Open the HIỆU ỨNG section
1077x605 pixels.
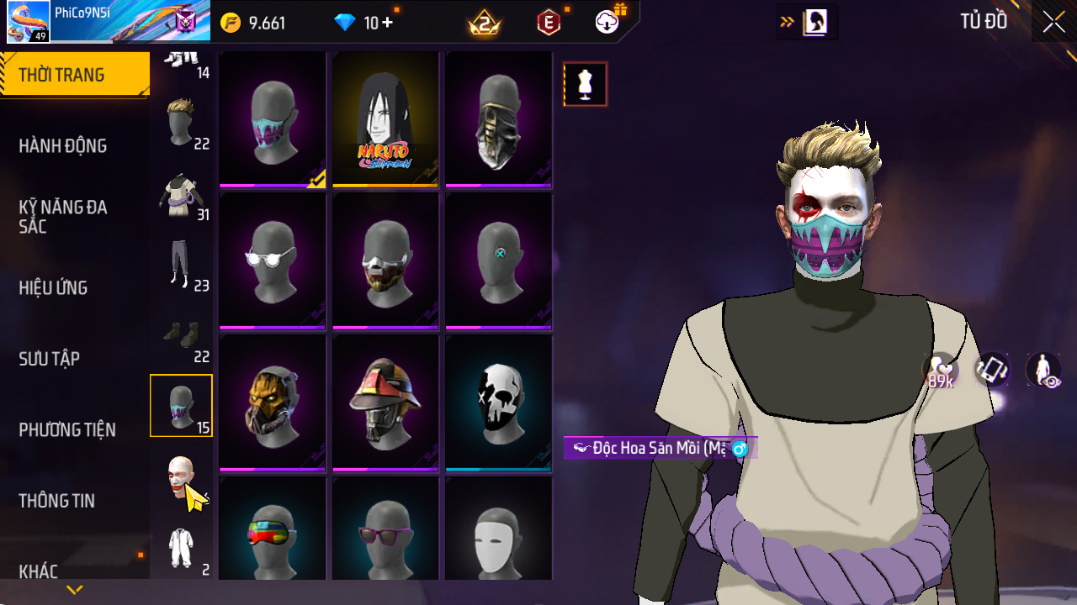tap(53, 288)
